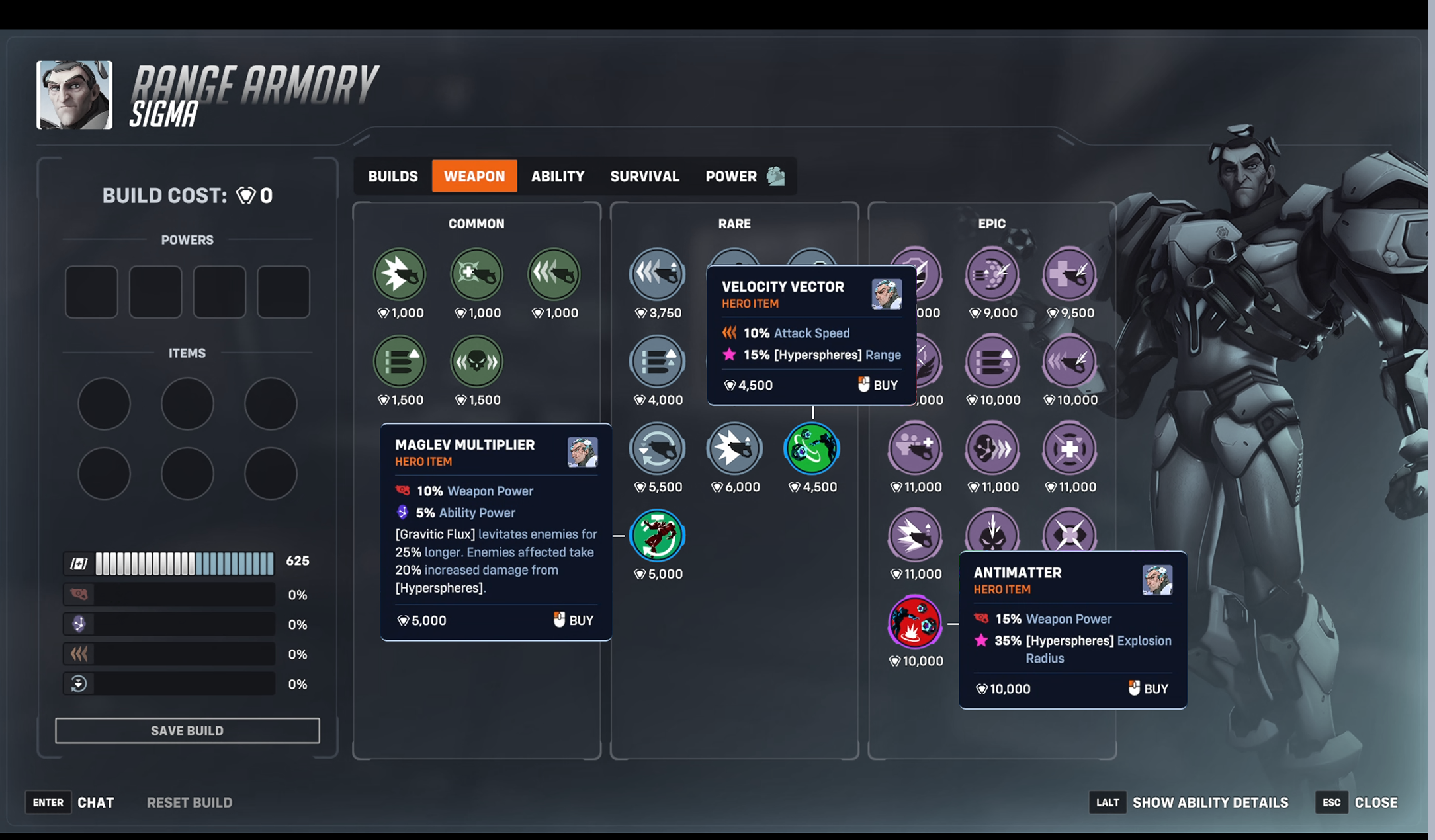
Task: Reset the build
Action: point(189,802)
